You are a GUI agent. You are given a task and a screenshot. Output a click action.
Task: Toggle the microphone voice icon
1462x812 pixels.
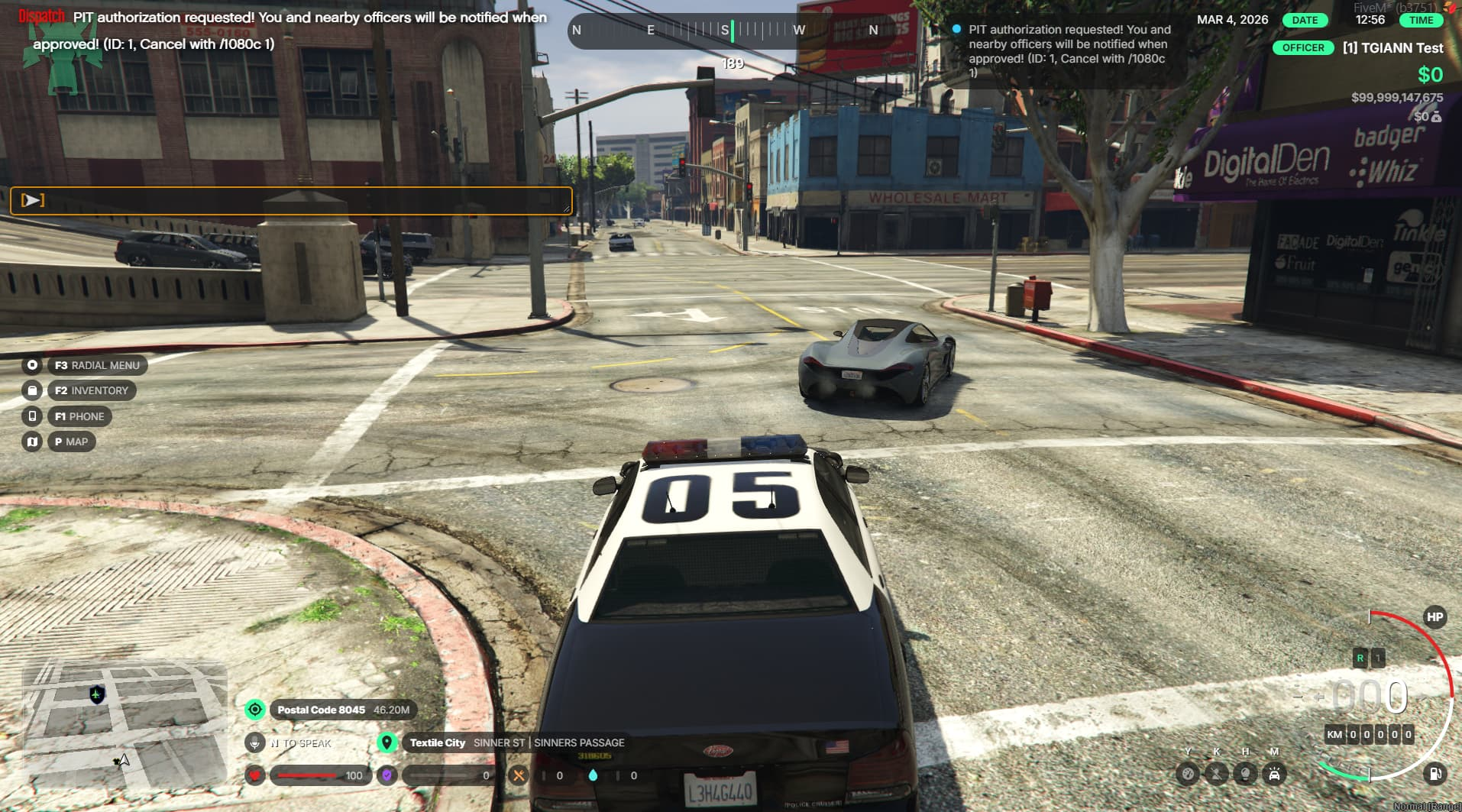pyautogui.click(x=255, y=742)
